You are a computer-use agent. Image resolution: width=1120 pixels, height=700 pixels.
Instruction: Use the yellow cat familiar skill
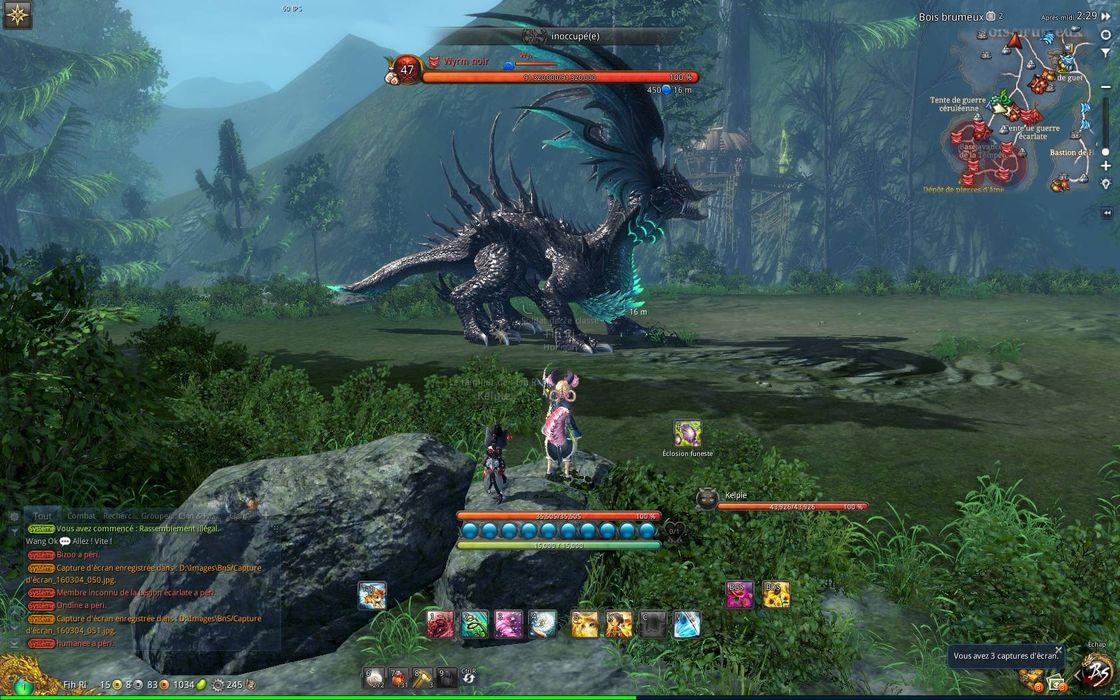pos(585,625)
